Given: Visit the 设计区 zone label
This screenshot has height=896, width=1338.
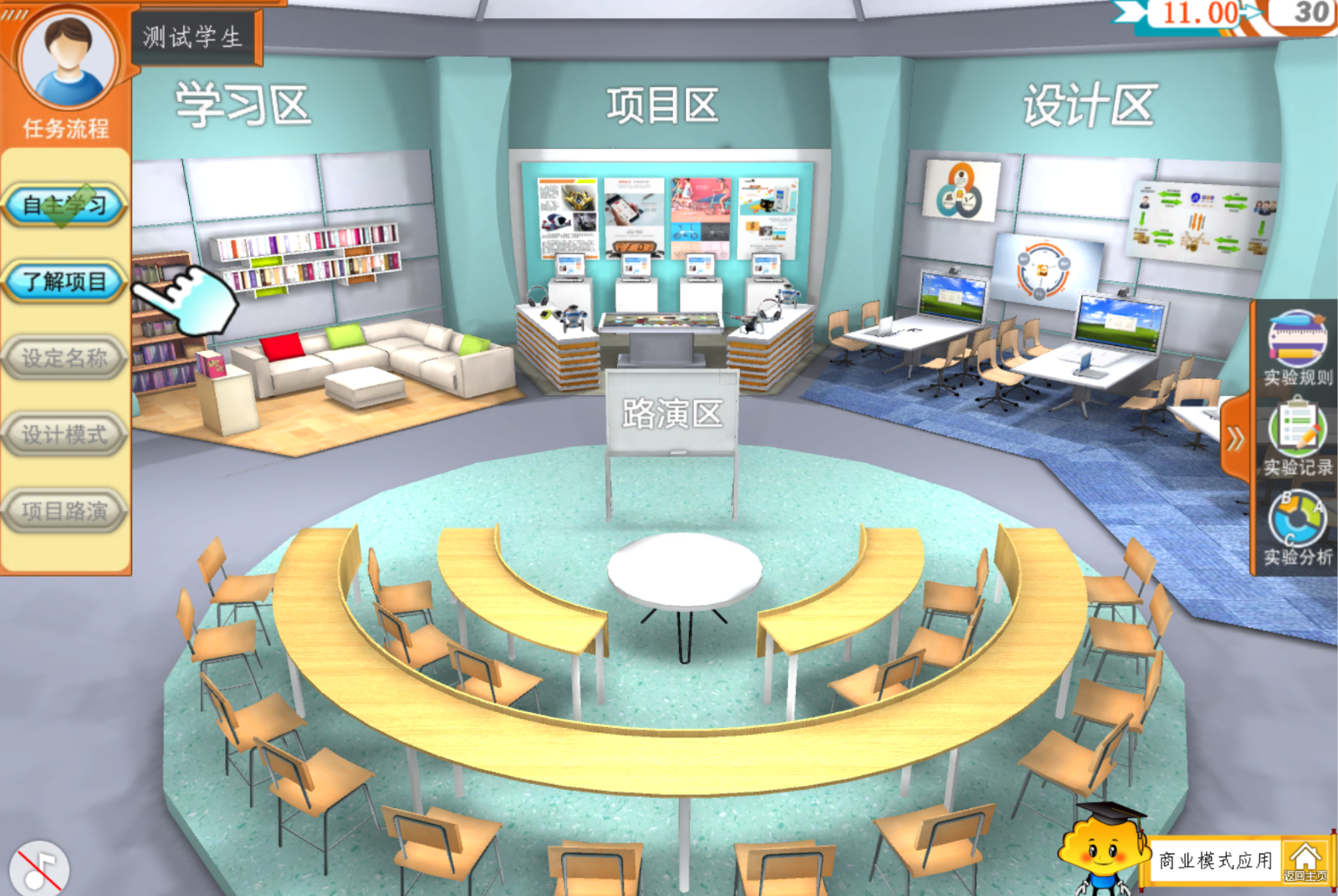Looking at the screenshot, I should point(1089,106).
